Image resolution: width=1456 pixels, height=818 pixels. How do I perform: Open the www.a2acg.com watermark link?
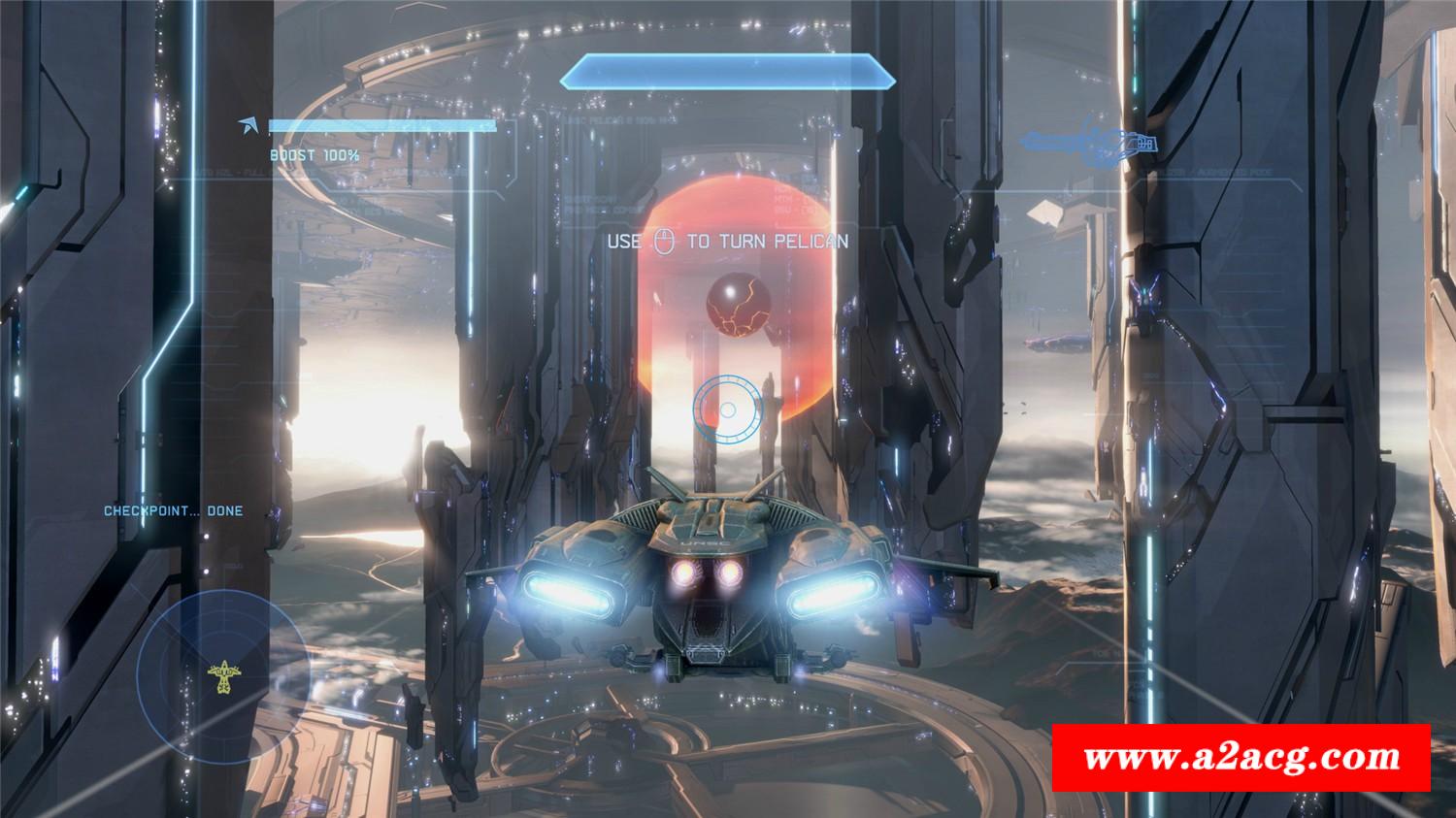tap(1242, 757)
